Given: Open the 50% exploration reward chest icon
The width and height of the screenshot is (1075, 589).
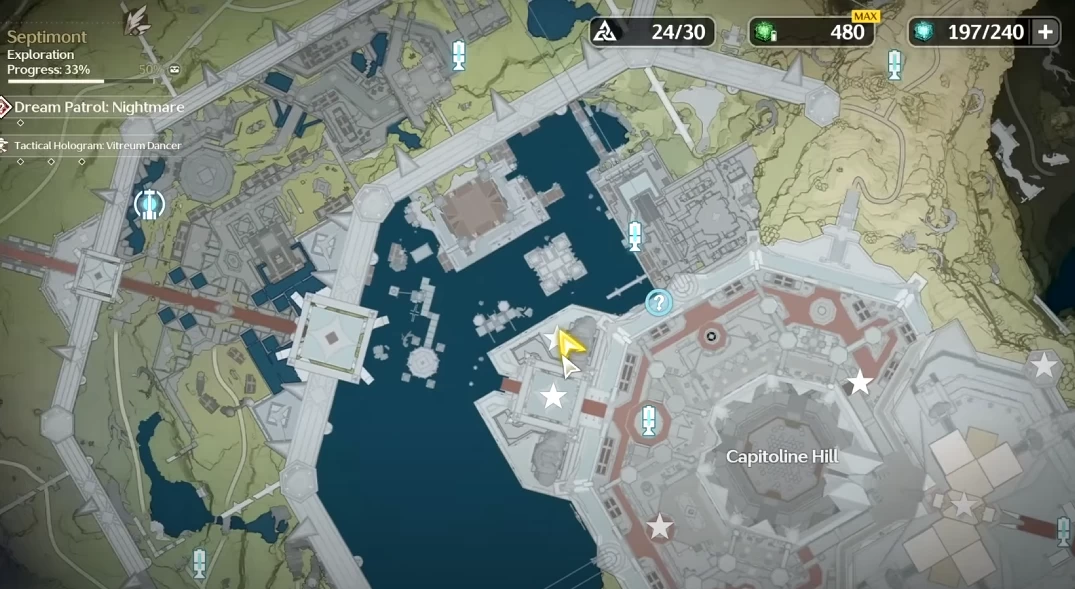Looking at the screenshot, I should [x=175, y=70].
